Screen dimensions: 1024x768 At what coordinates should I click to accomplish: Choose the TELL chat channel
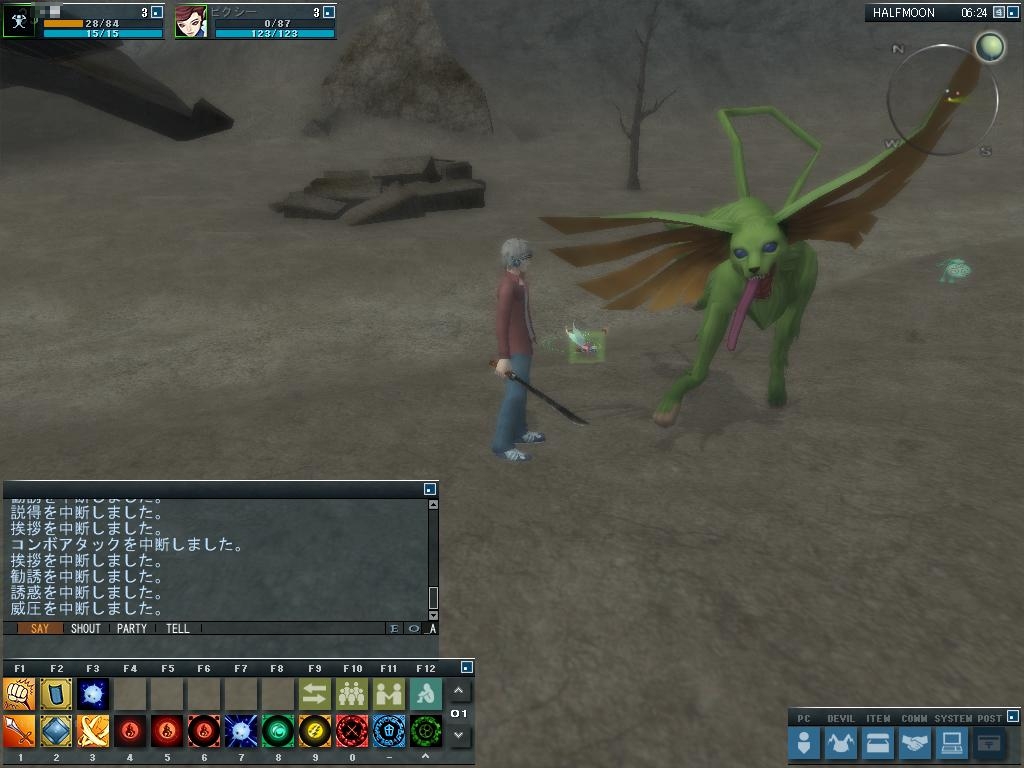coord(177,629)
